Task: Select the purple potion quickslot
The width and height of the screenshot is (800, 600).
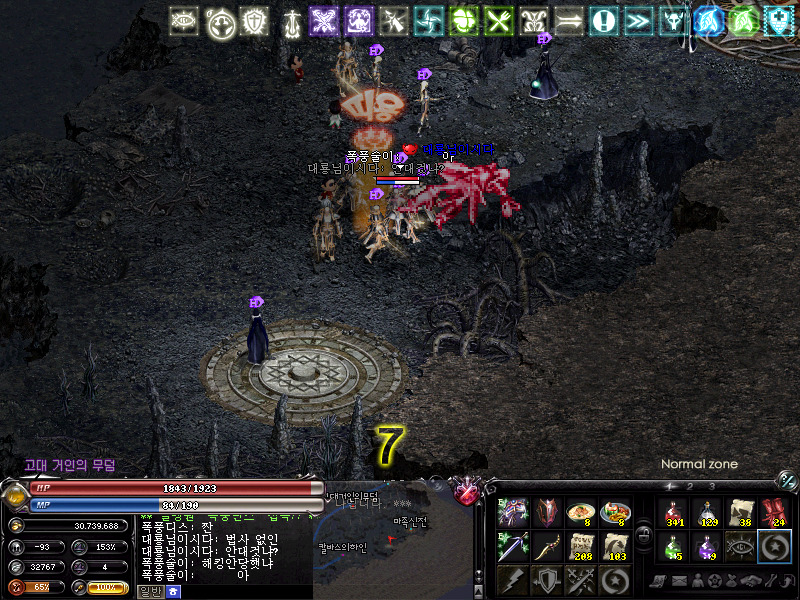Action: click(x=707, y=546)
